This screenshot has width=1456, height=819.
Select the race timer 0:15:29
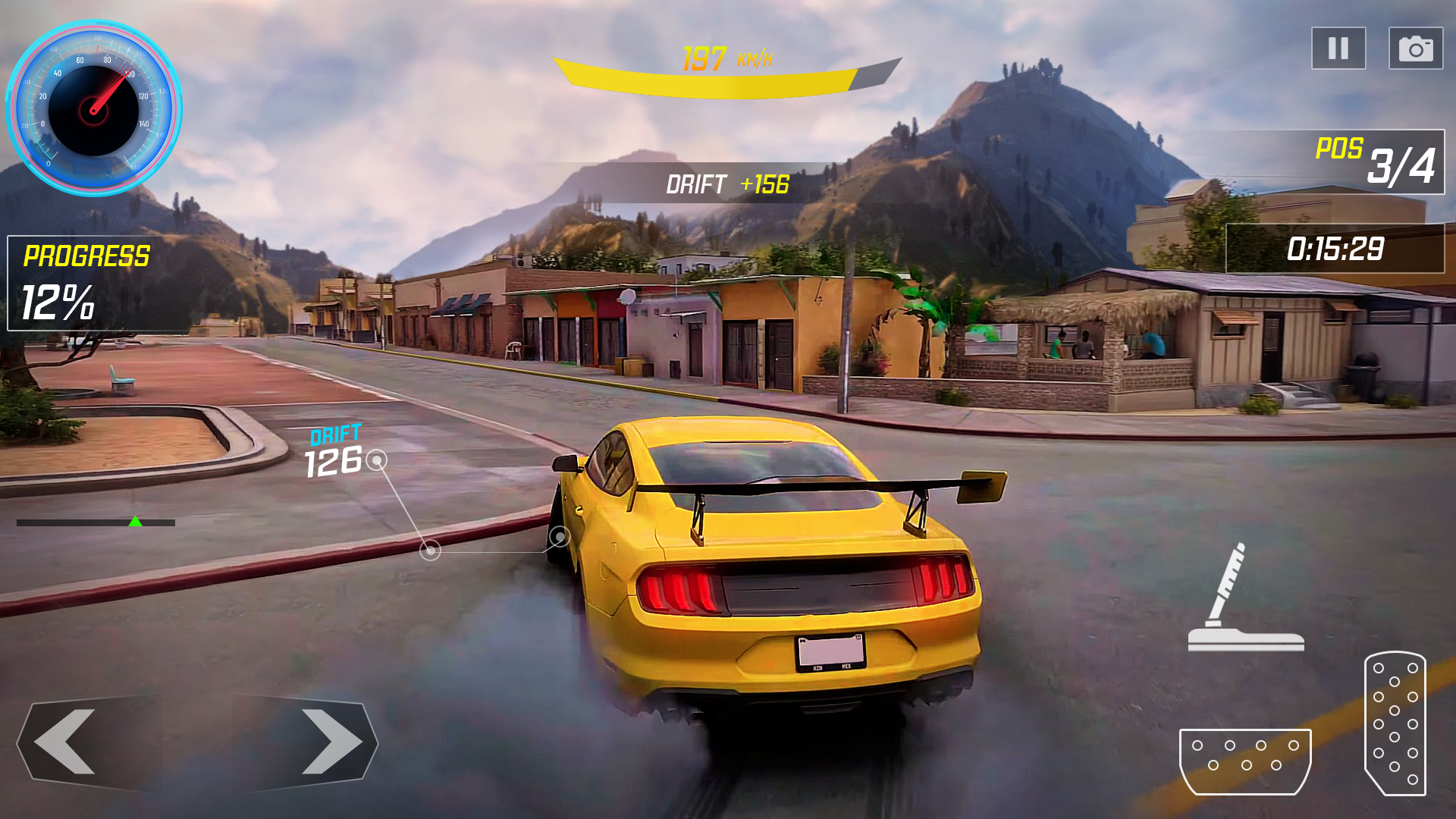coord(1336,248)
